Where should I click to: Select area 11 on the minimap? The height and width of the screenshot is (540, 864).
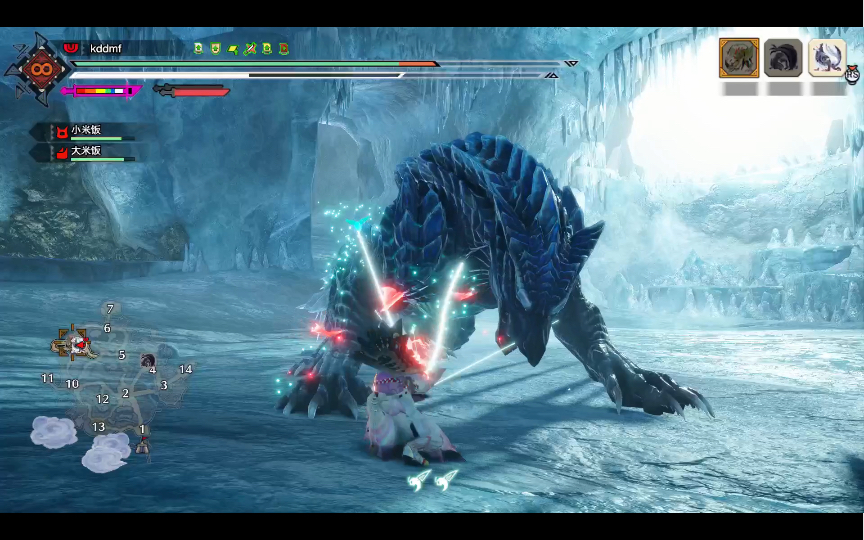[x=47, y=378]
